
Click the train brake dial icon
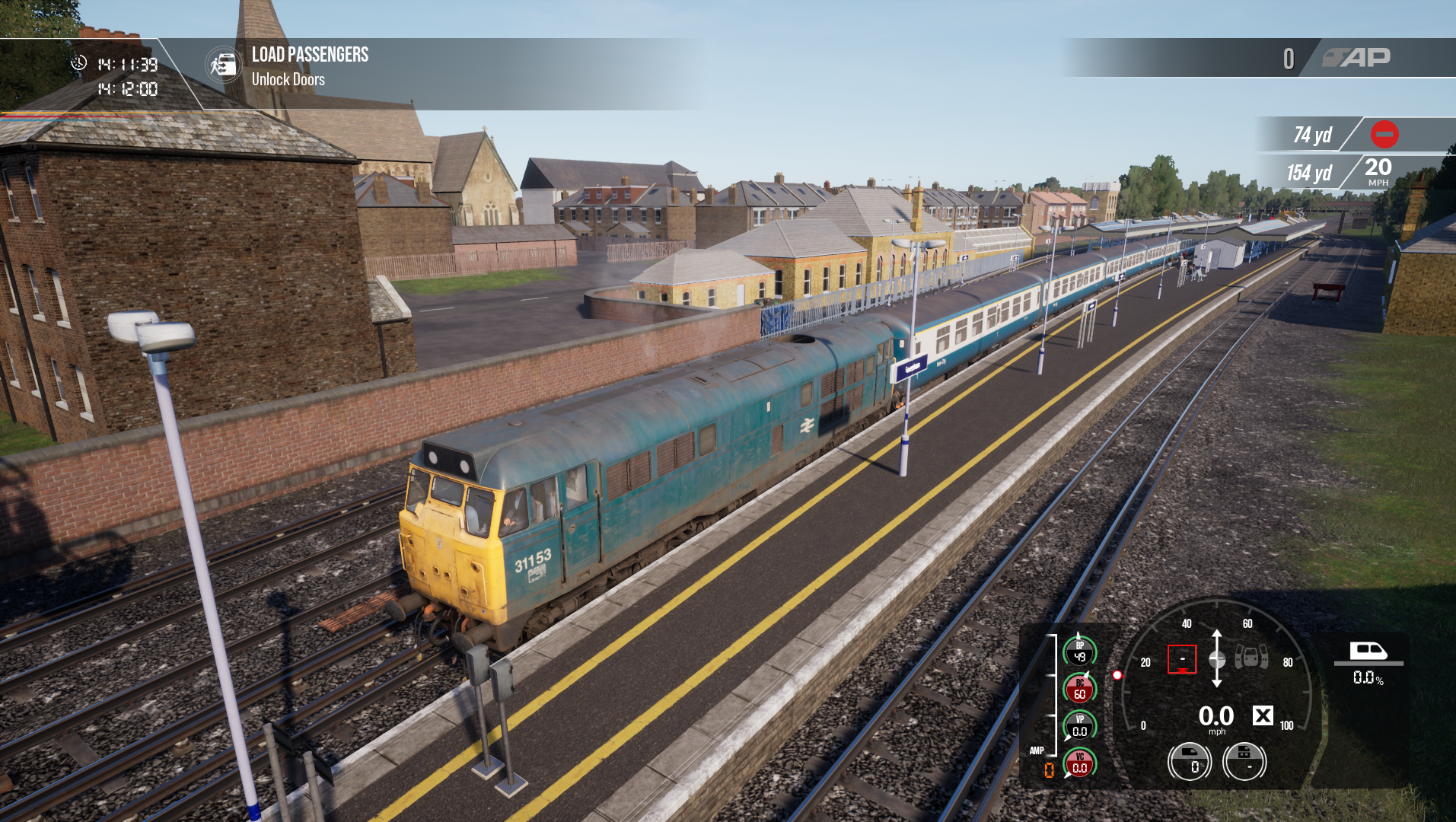[x=1244, y=761]
